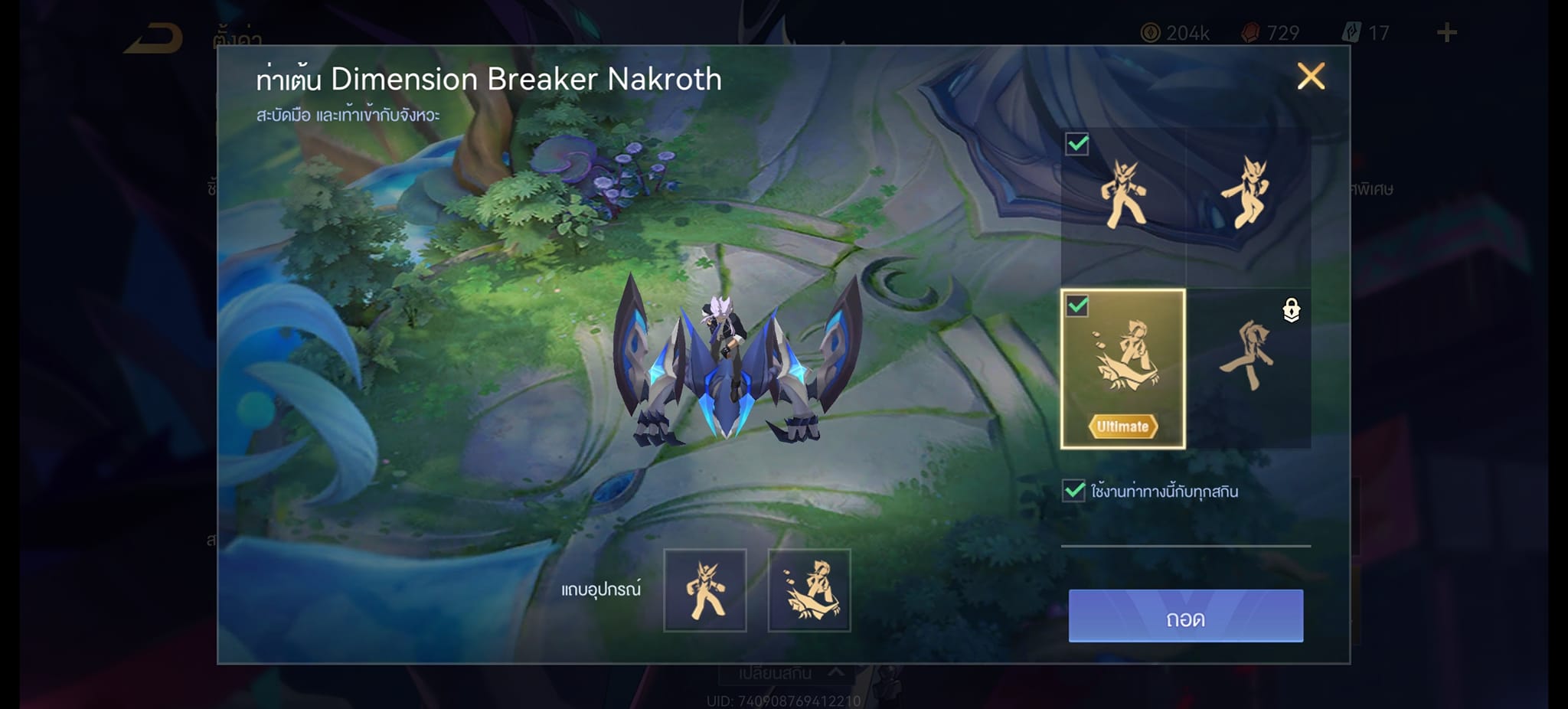Close the Dimension Breaker Nakroth dance dialog
Image resolution: width=1568 pixels, height=709 pixels.
point(1311,76)
